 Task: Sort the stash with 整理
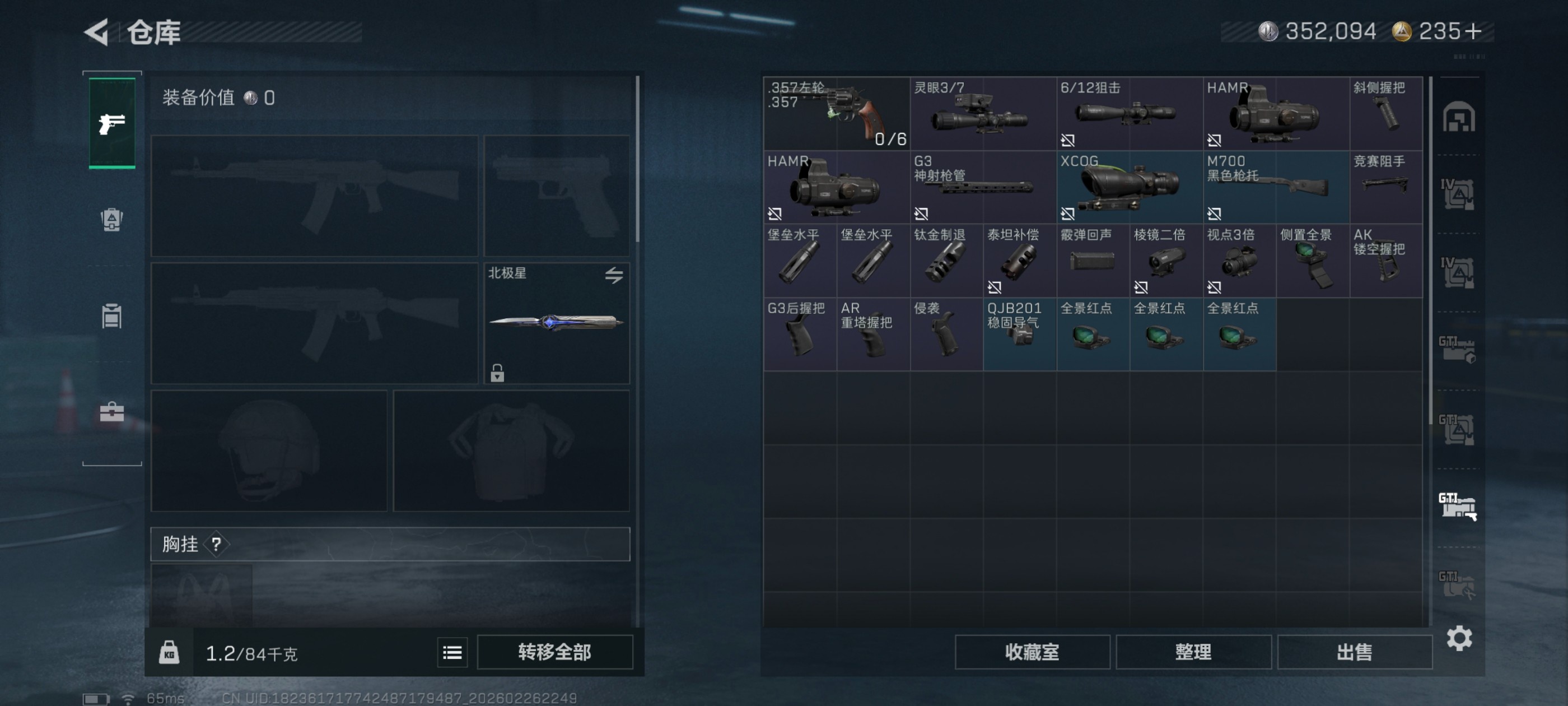1193,652
